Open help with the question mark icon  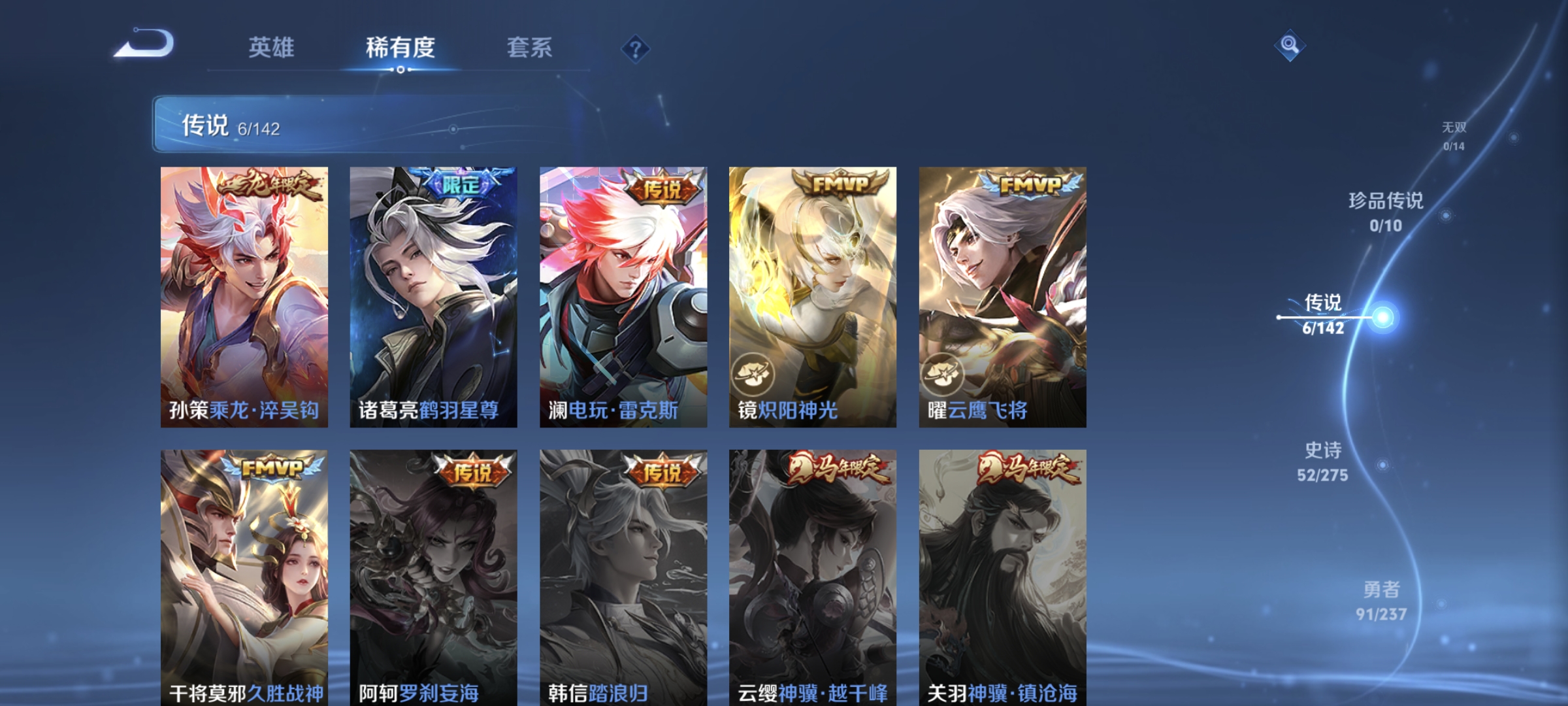pos(636,49)
